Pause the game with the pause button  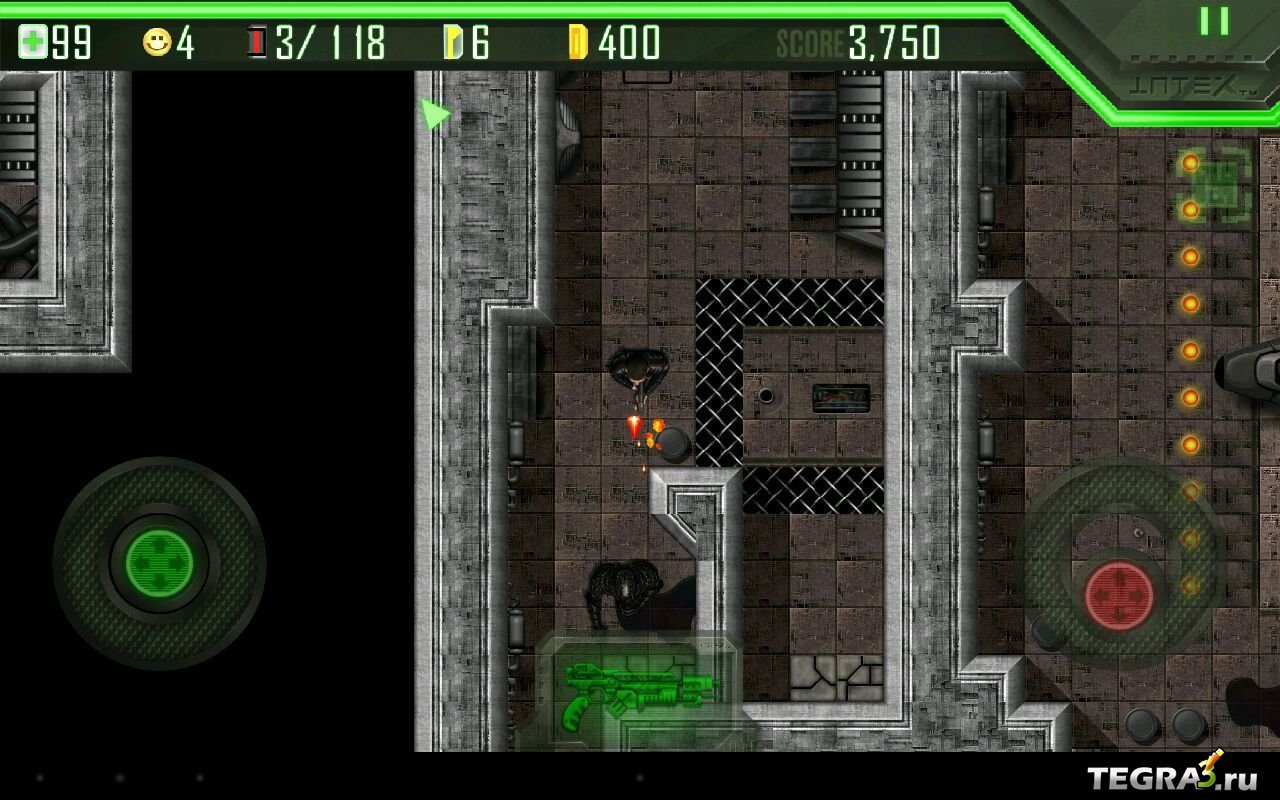pos(1214,21)
